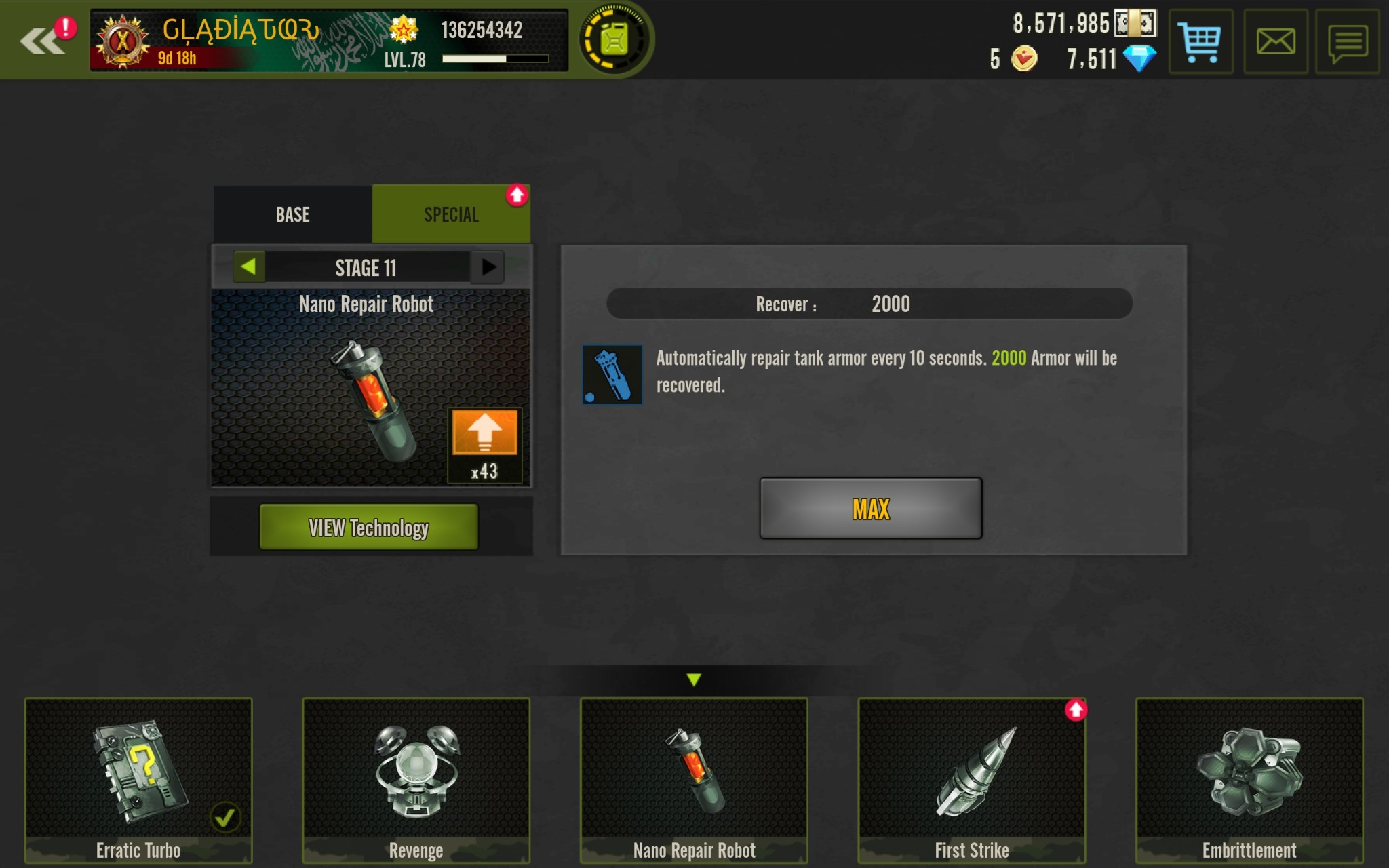Choose the Embrittlement card
This screenshot has height=868, width=1389.
1249,780
